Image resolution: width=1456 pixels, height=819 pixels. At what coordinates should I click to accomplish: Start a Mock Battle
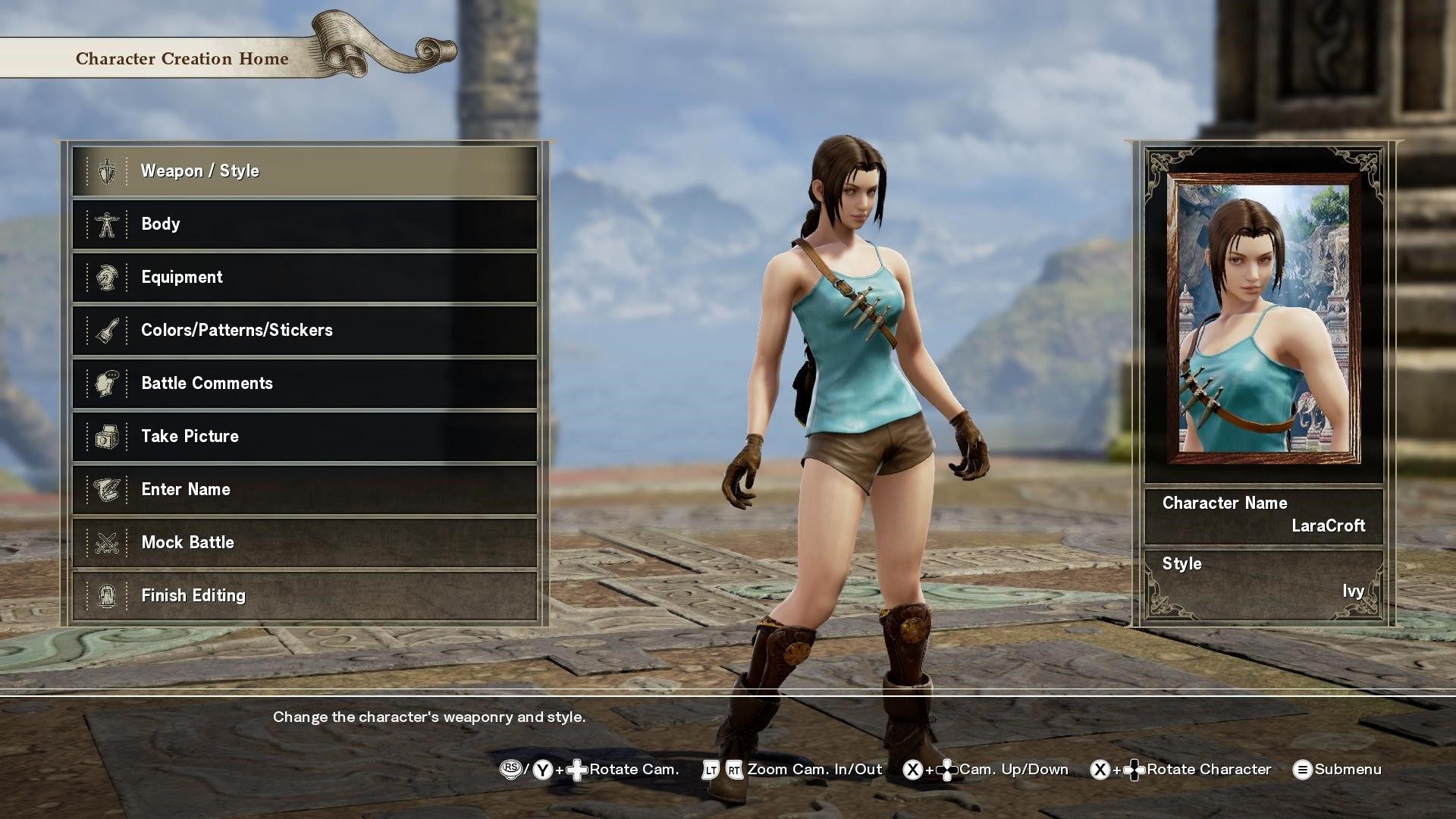(x=304, y=543)
